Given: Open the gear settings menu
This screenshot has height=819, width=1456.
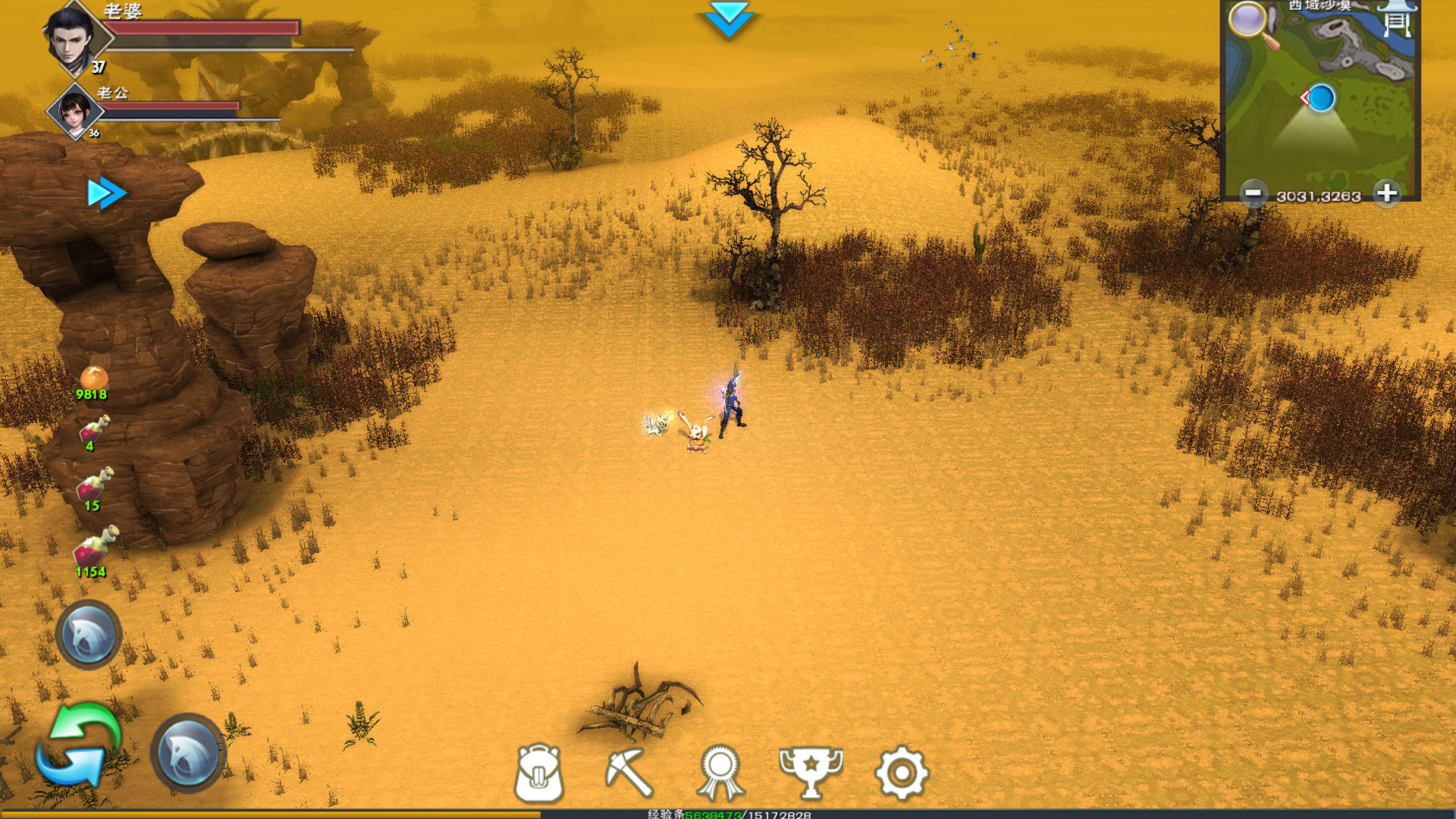Looking at the screenshot, I should (902, 772).
